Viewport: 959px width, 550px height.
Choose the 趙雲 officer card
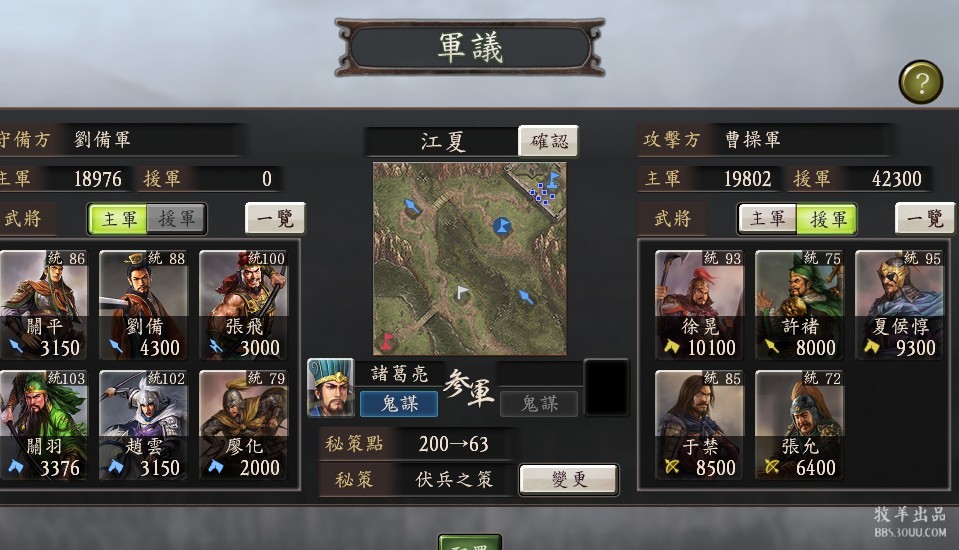[x=143, y=425]
